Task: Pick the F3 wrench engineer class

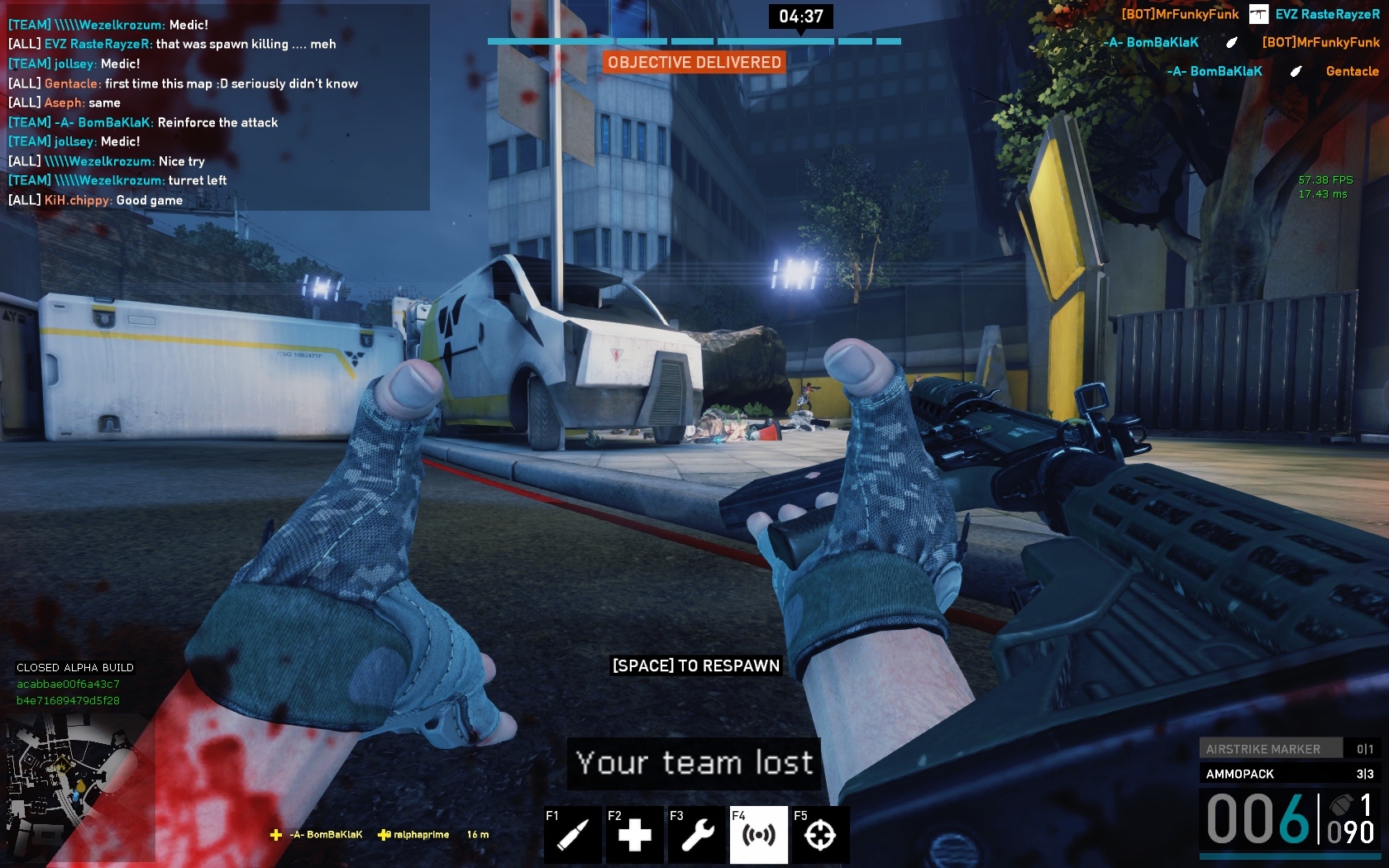Action: click(696, 834)
